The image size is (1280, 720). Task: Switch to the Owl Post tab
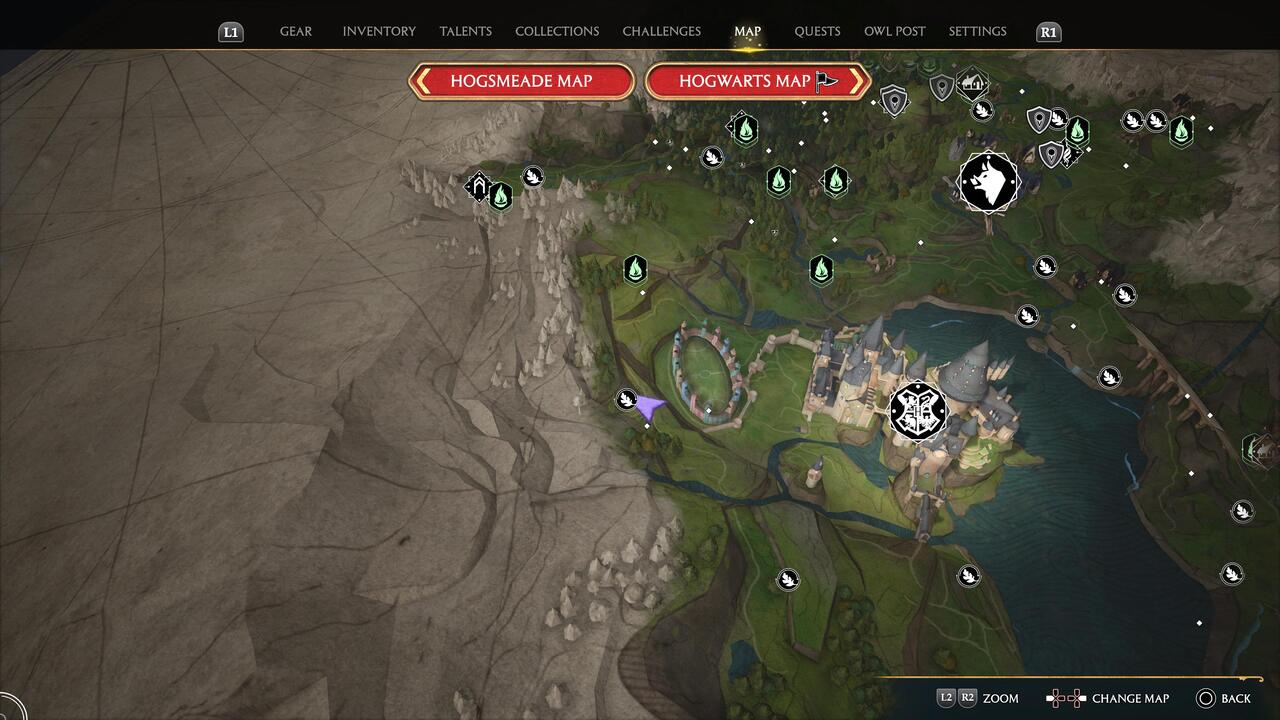pos(894,31)
